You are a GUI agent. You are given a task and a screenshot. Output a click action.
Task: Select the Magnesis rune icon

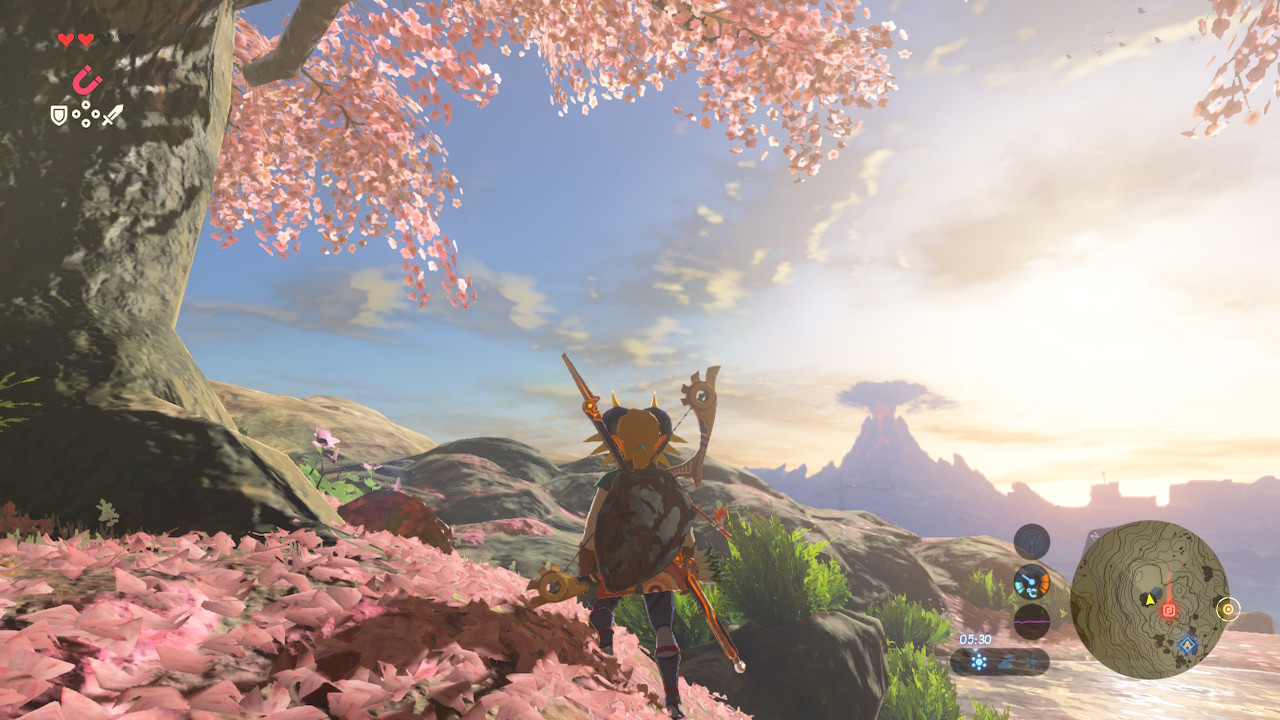(87, 79)
